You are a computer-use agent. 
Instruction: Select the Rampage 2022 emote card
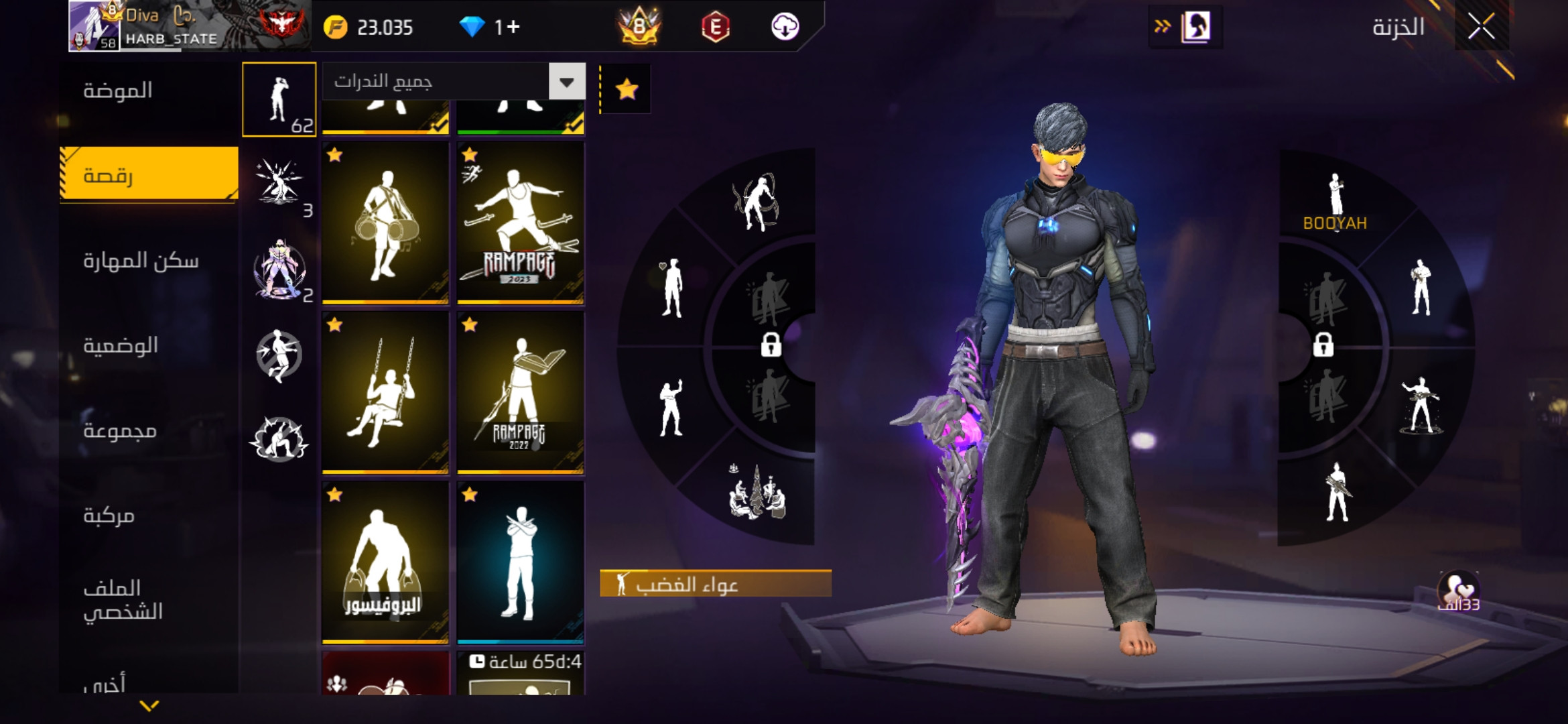[521, 393]
